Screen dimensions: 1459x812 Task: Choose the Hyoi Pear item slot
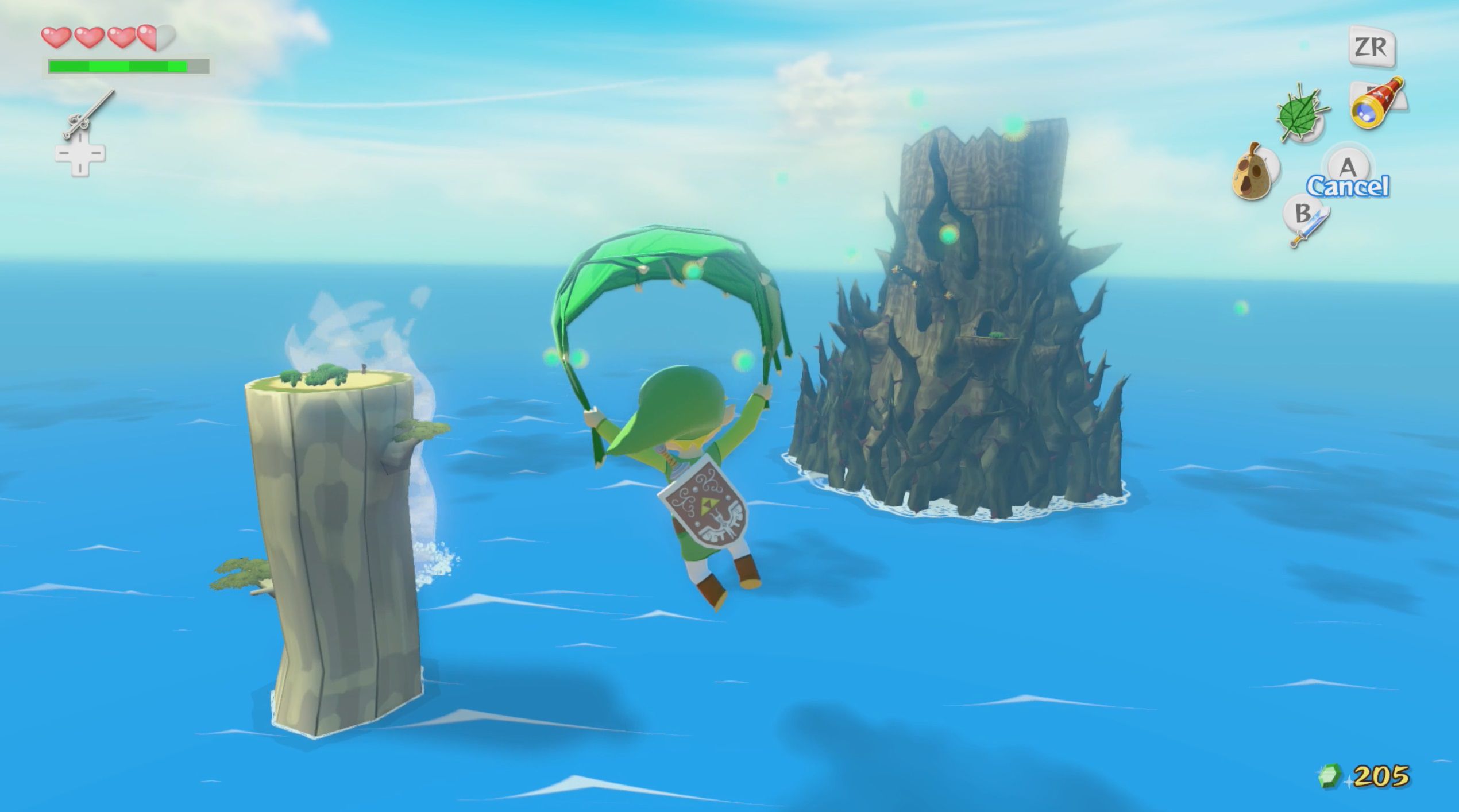coord(1253,172)
